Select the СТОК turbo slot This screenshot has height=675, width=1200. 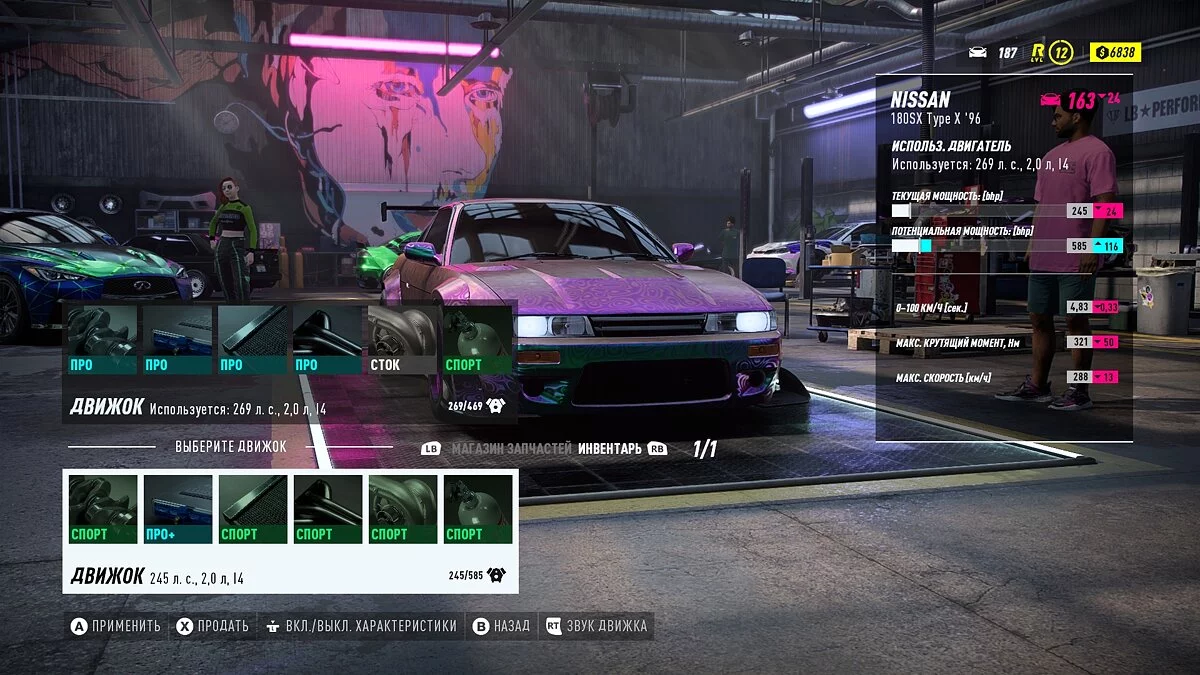tap(402, 340)
